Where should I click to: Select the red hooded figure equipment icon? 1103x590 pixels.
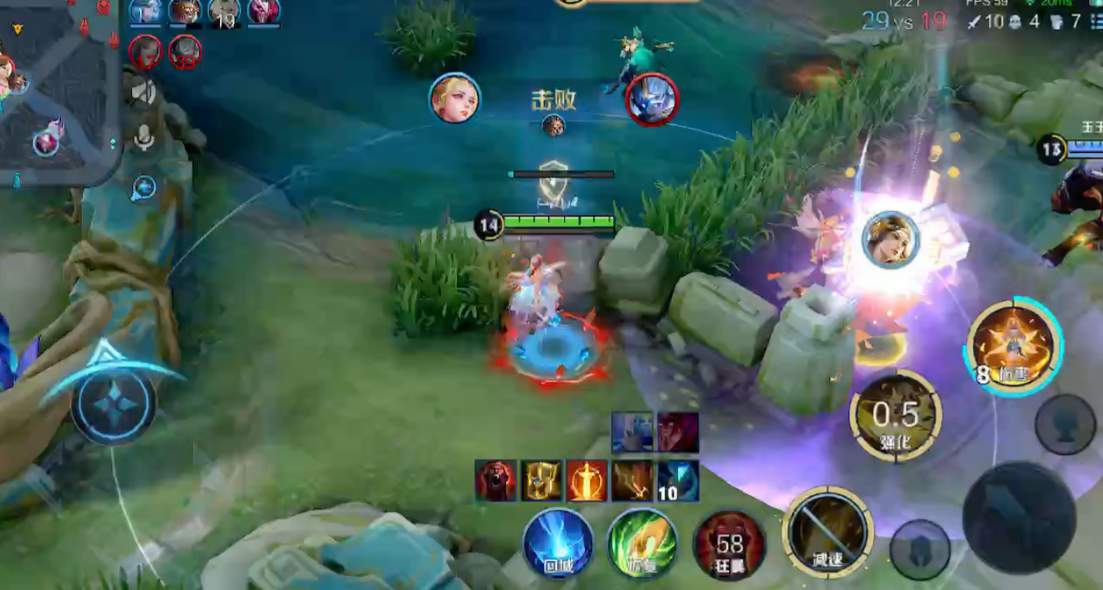click(x=495, y=481)
